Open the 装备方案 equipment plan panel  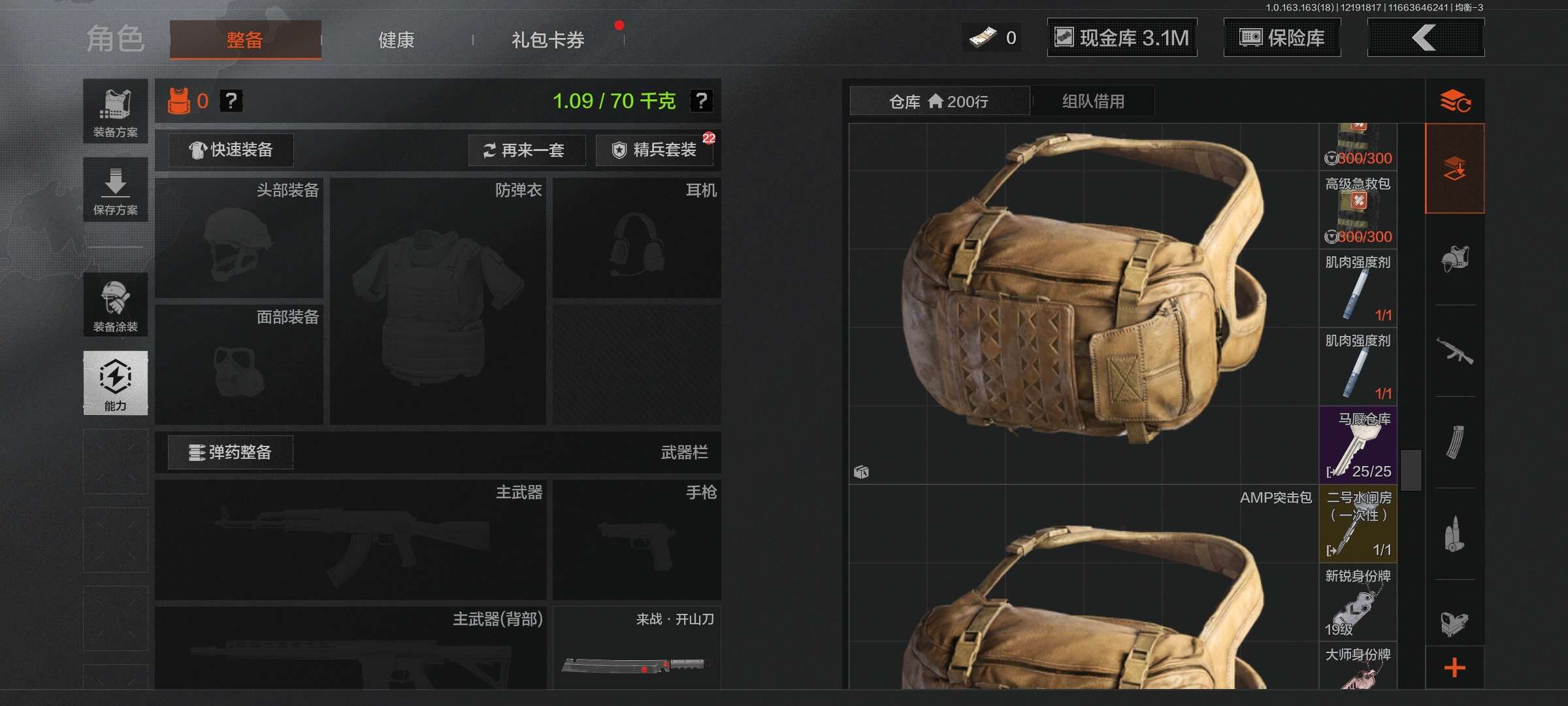[115, 111]
